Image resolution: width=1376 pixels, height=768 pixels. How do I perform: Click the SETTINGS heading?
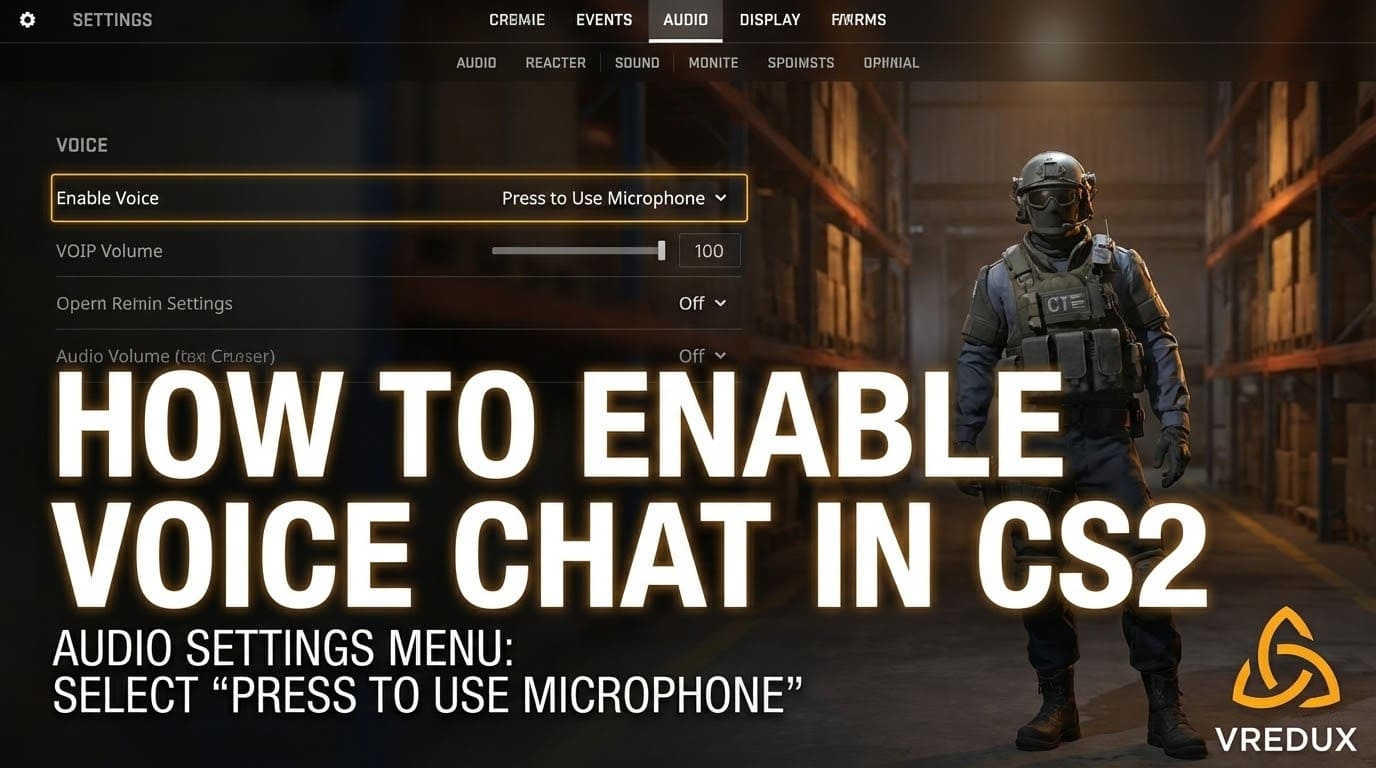coord(111,19)
